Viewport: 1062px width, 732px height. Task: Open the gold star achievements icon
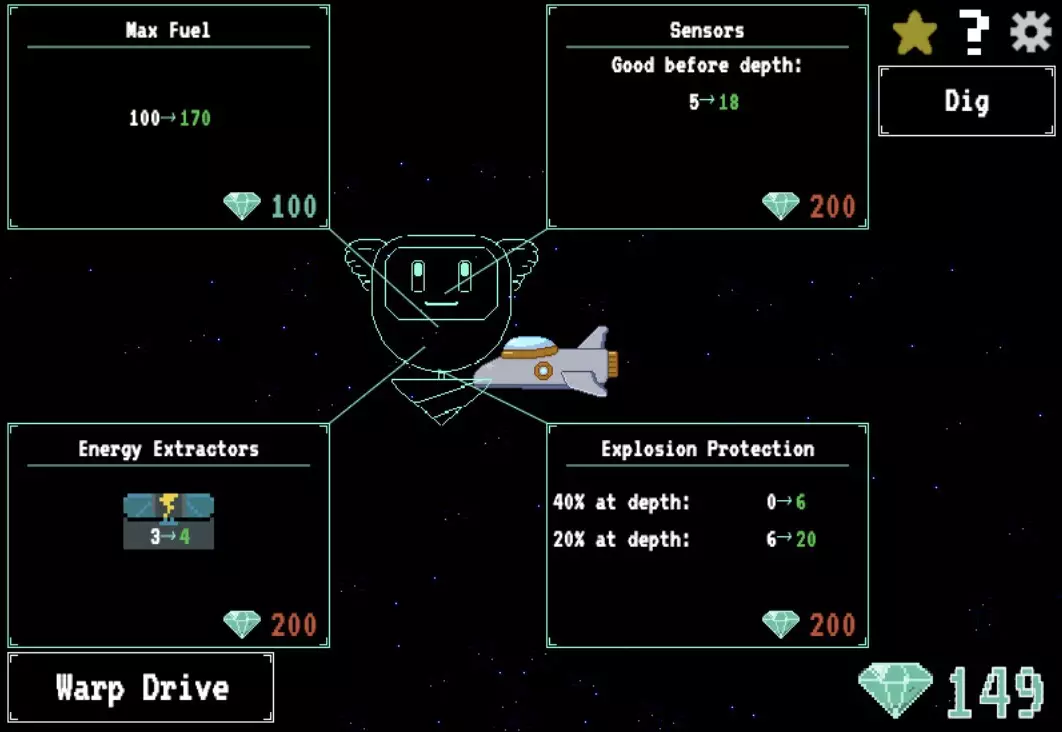pos(914,34)
